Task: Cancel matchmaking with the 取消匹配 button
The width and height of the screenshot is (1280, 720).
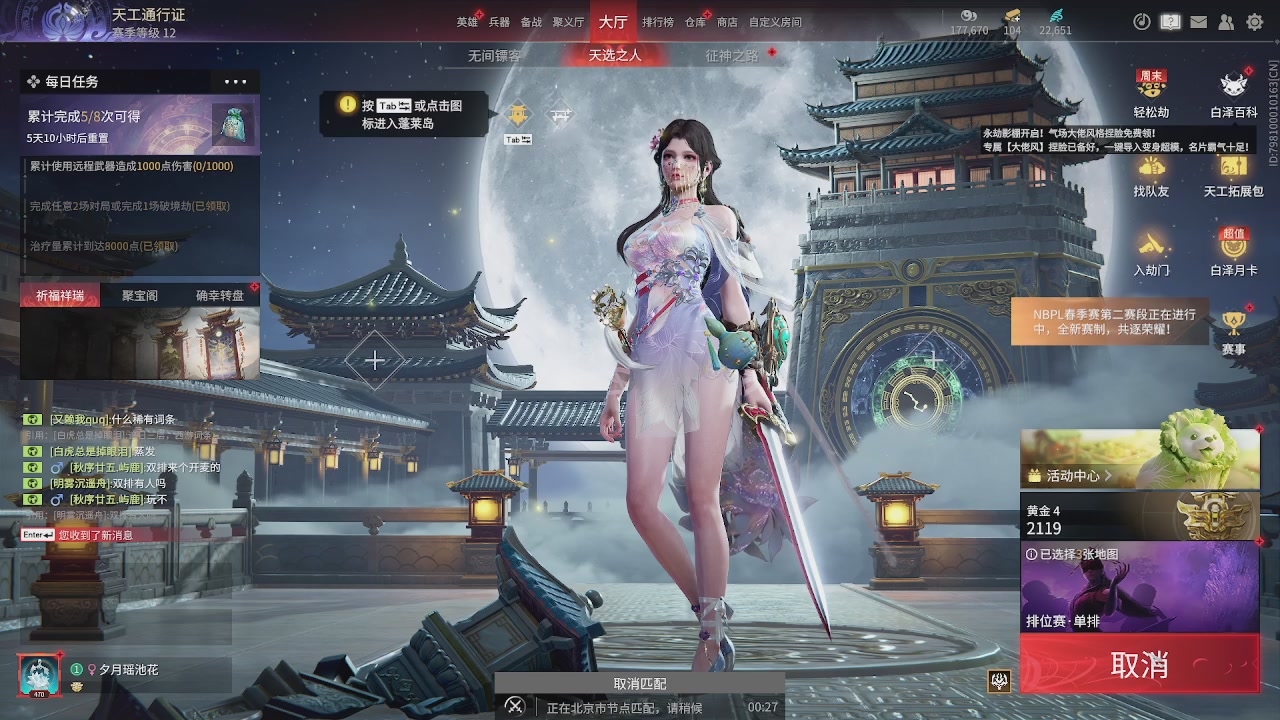Action: [x=640, y=684]
